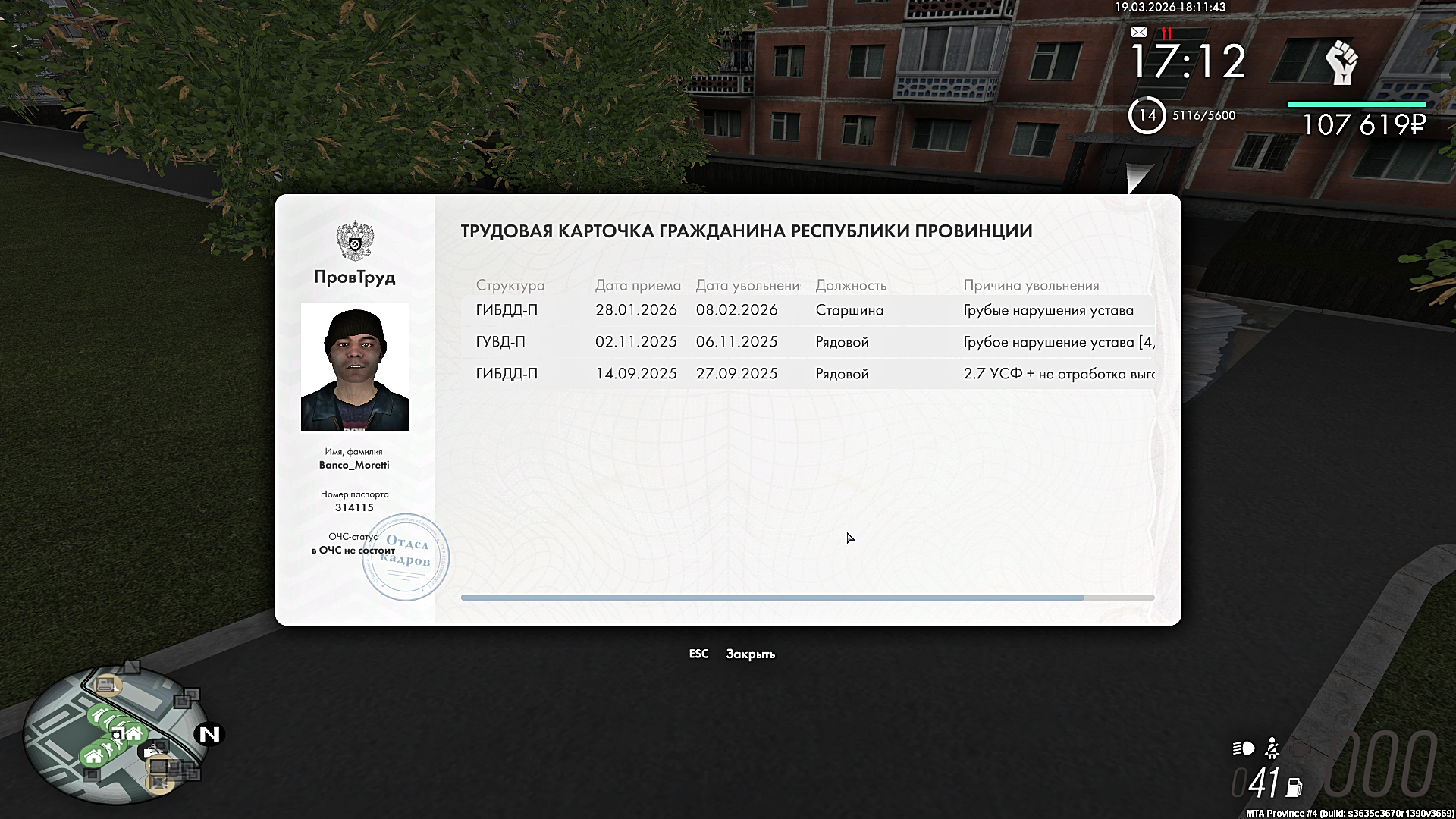The image size is (1456, 819).
Task: Select the ГИБДД-П Старшина employment row
Action: click(x=808, y=310)
